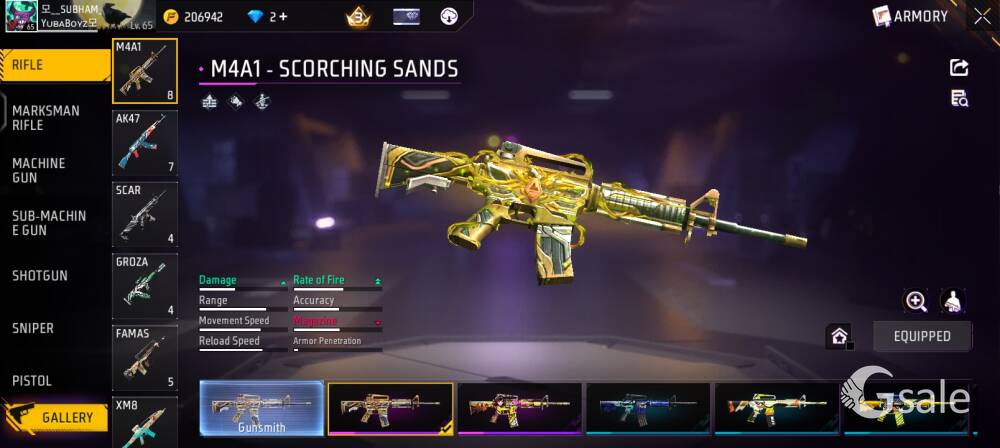
Task: Select the FAMAS weapon thumbnail
Action: tap(145, 358)
